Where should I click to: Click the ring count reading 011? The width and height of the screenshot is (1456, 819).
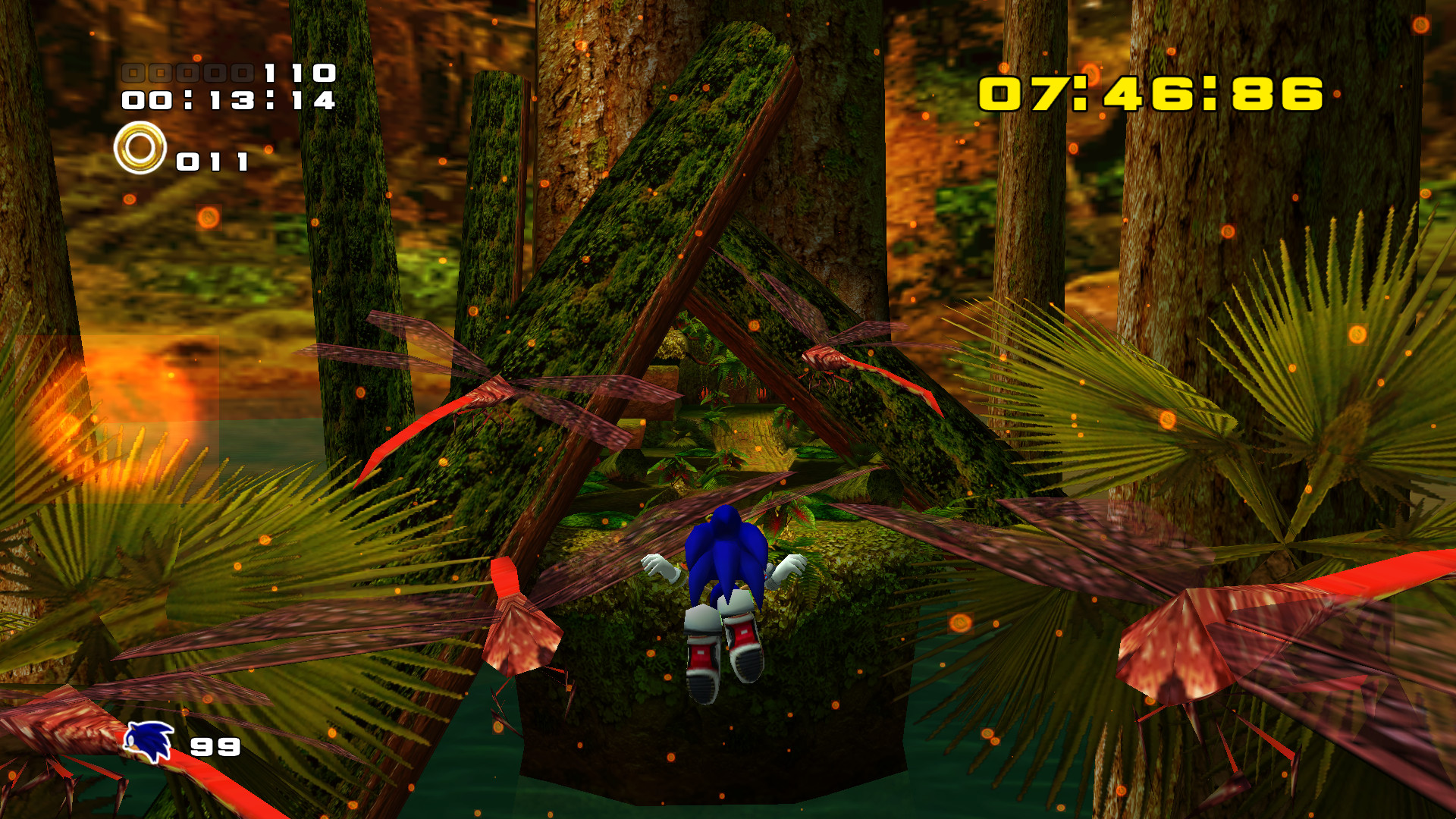(x=212, y=162)
